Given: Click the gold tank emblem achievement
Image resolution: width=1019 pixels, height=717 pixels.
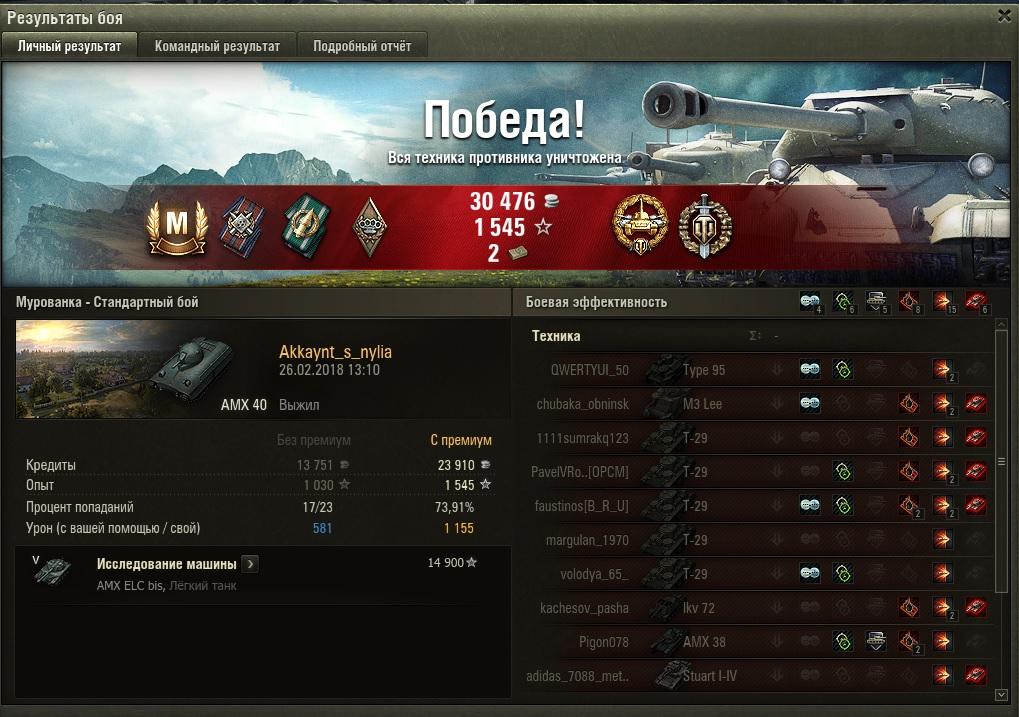Looking at the screenshot, I should [x=639, y=224].
